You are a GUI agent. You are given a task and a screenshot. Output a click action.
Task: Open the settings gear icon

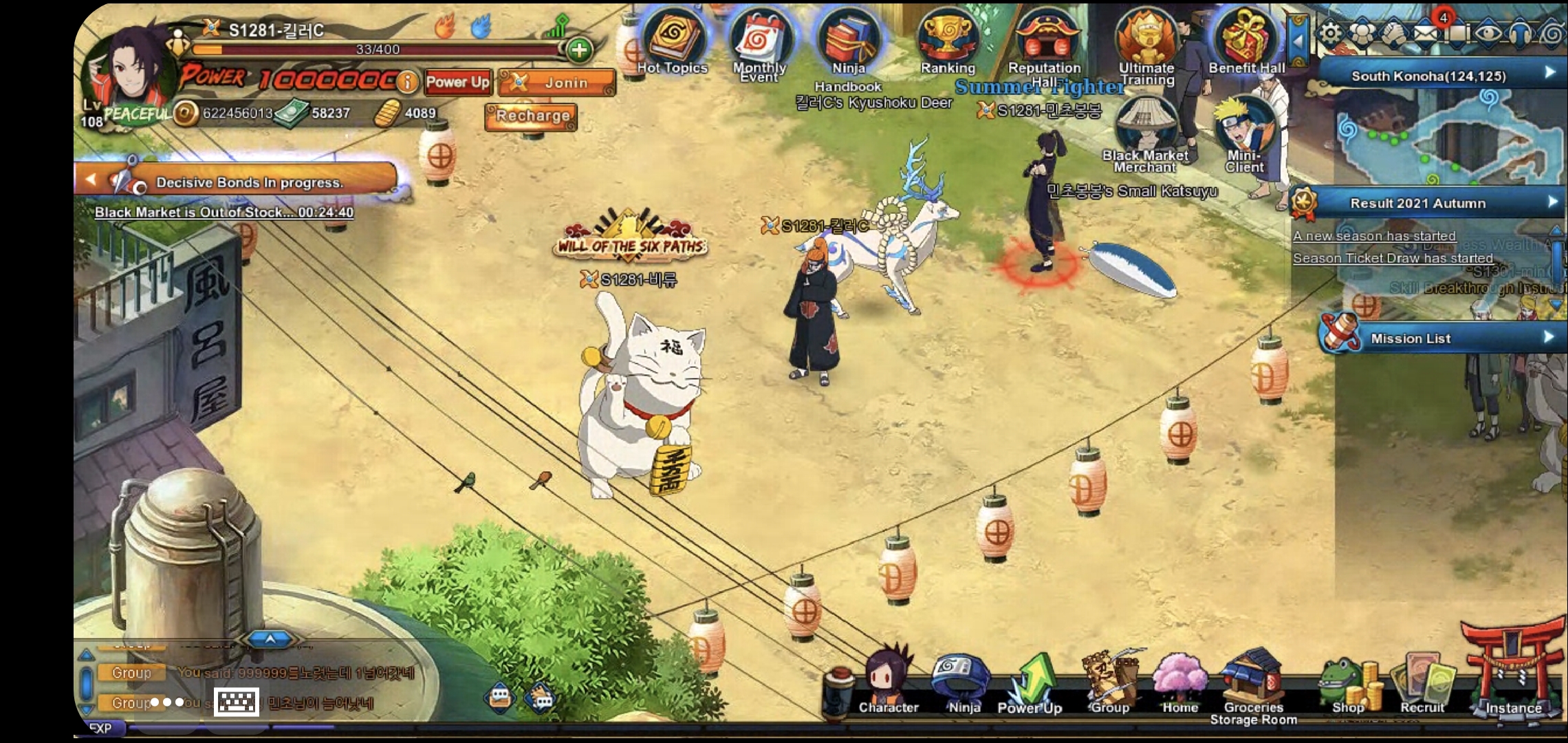(x=1331, y=33)
